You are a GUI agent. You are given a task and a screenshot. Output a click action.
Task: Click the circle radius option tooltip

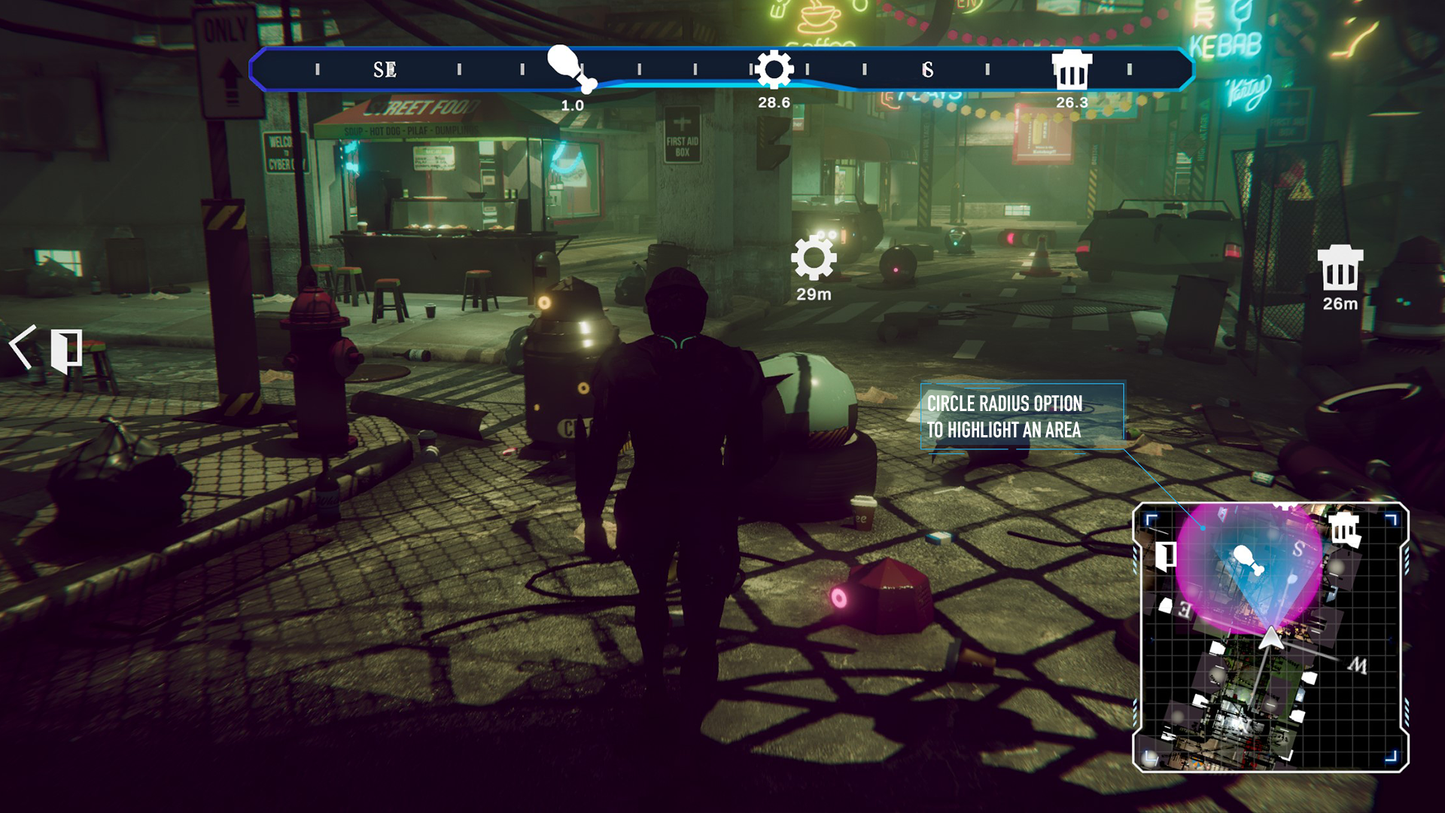[1021, 416]
